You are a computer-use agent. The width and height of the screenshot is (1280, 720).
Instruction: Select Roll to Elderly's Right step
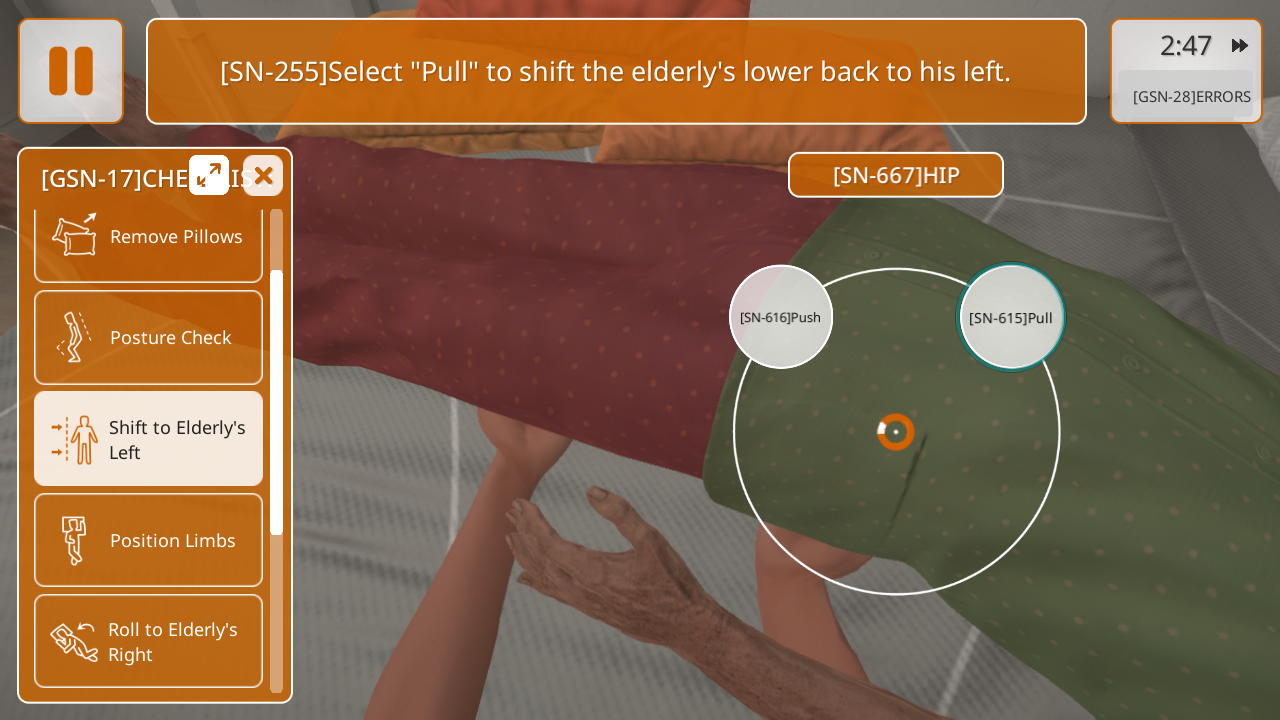148,641
